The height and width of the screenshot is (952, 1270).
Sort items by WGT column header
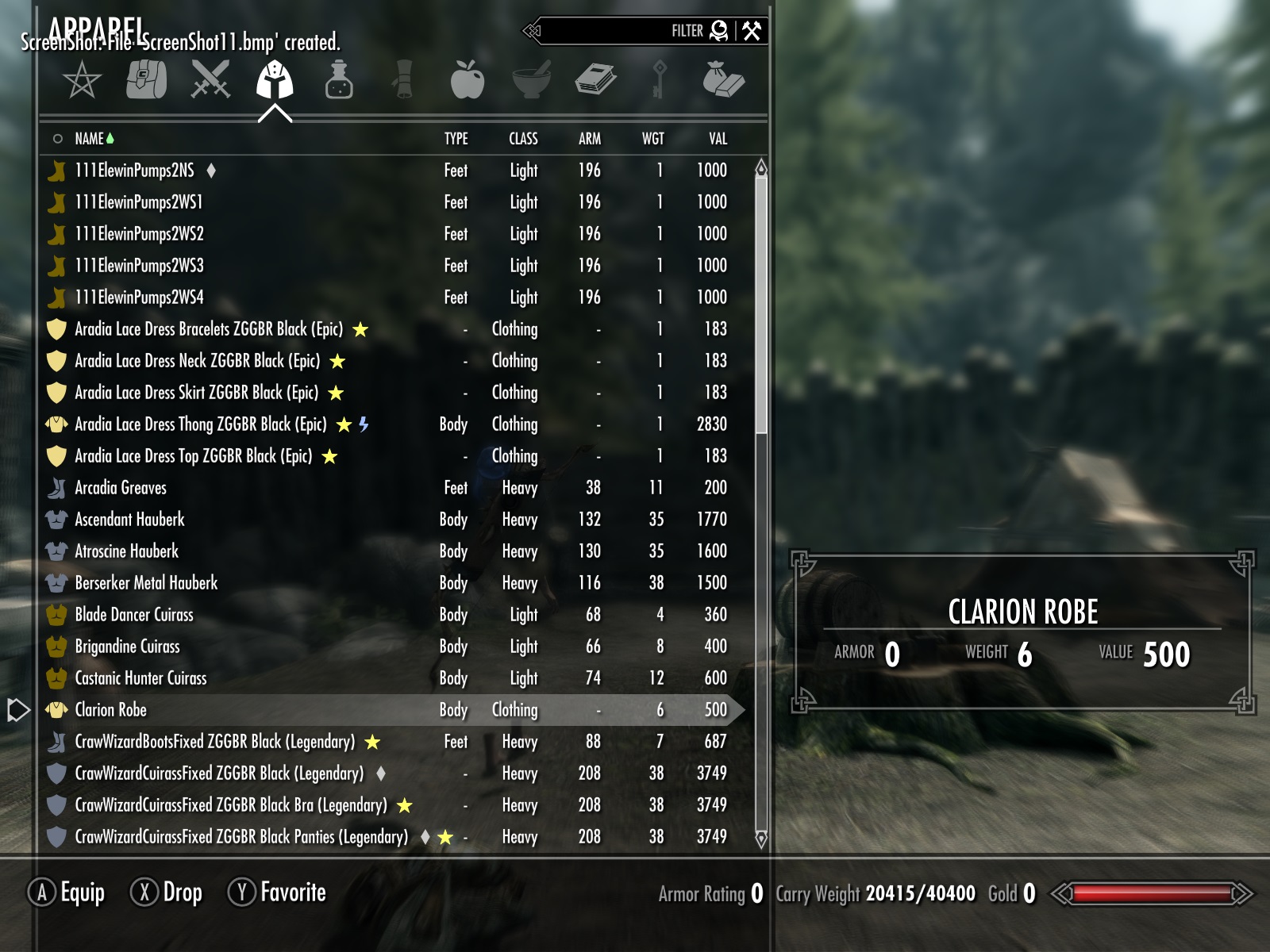[x=652, y=139]
